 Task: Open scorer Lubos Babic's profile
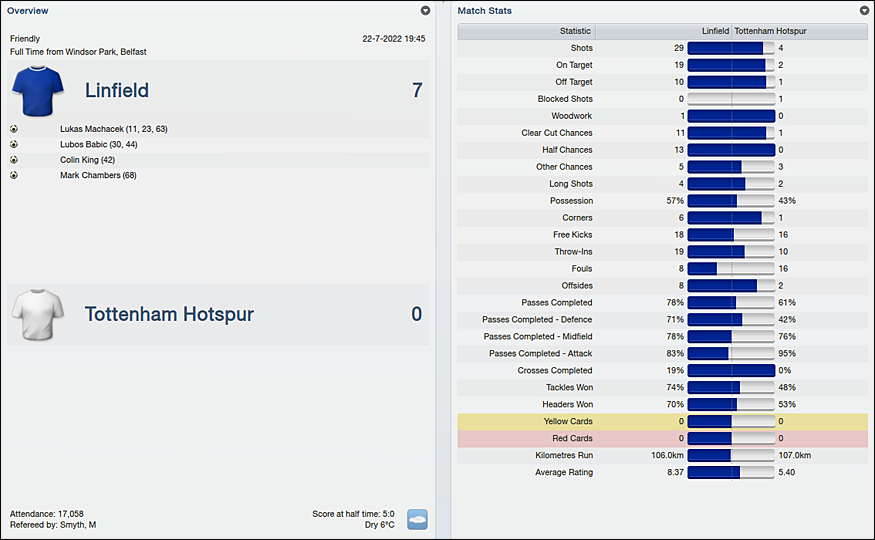[x=98, y=144]
